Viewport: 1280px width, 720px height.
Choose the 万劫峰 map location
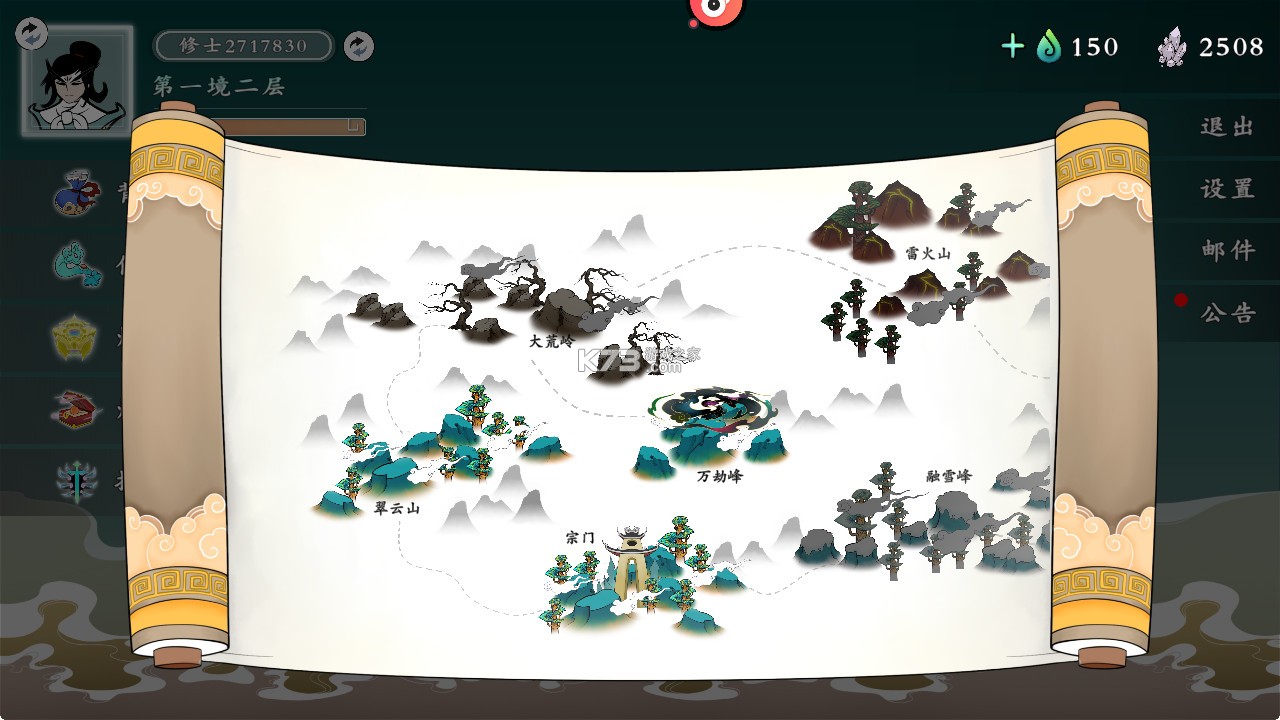tap(712, 435)
